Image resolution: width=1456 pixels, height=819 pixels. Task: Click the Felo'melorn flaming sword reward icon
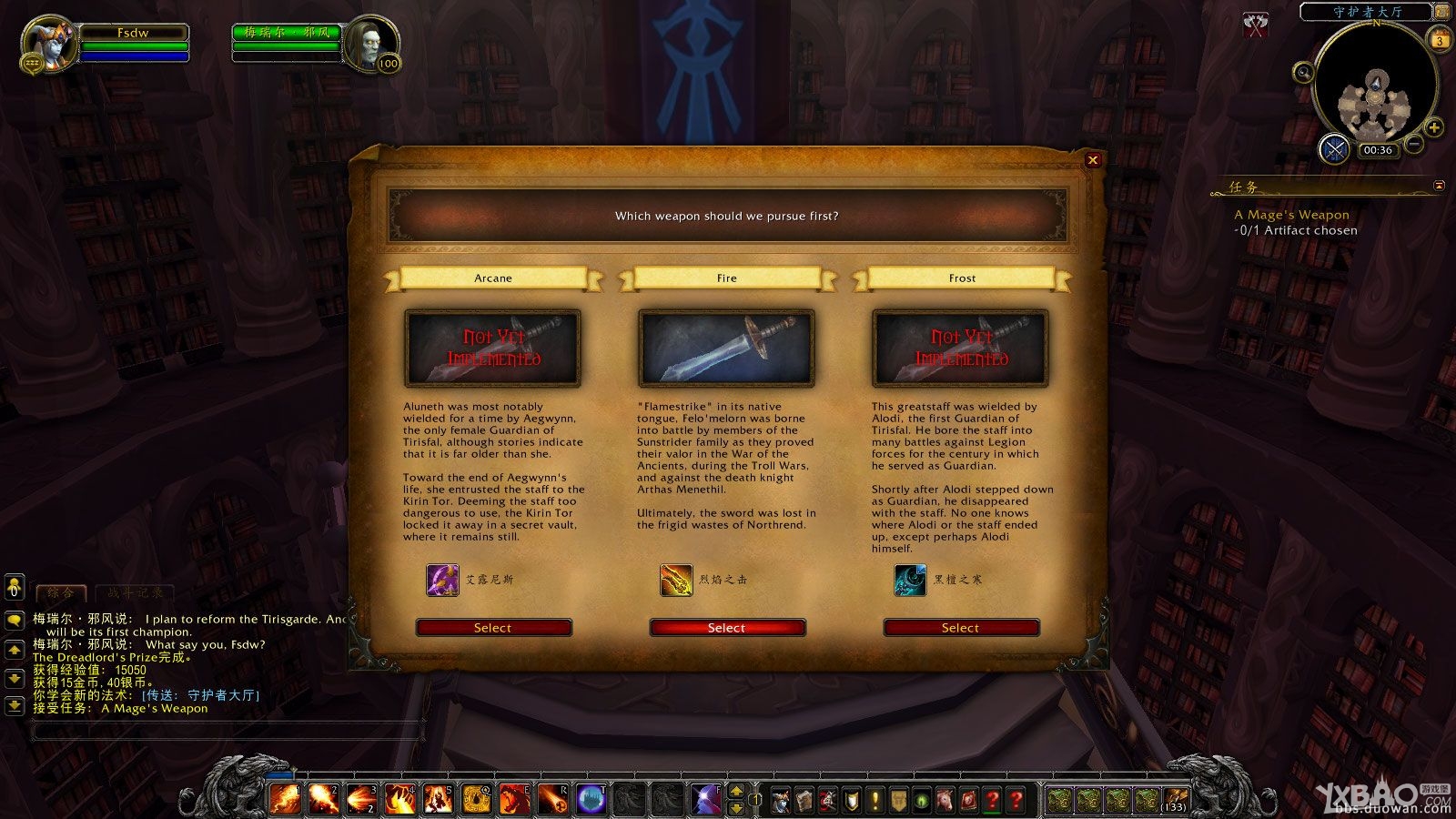coord(676,580)
